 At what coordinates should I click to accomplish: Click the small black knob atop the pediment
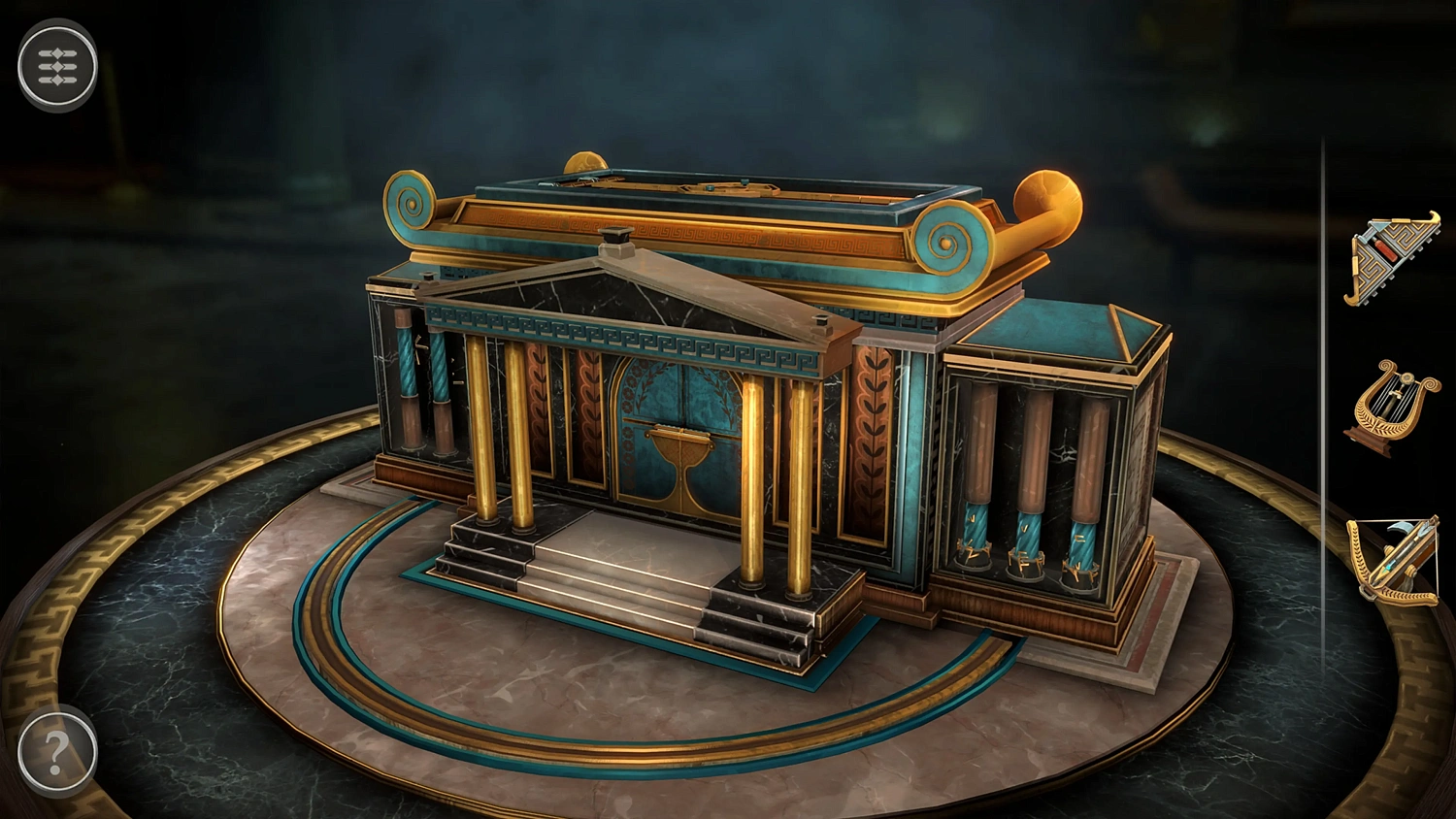click(616, 238)
